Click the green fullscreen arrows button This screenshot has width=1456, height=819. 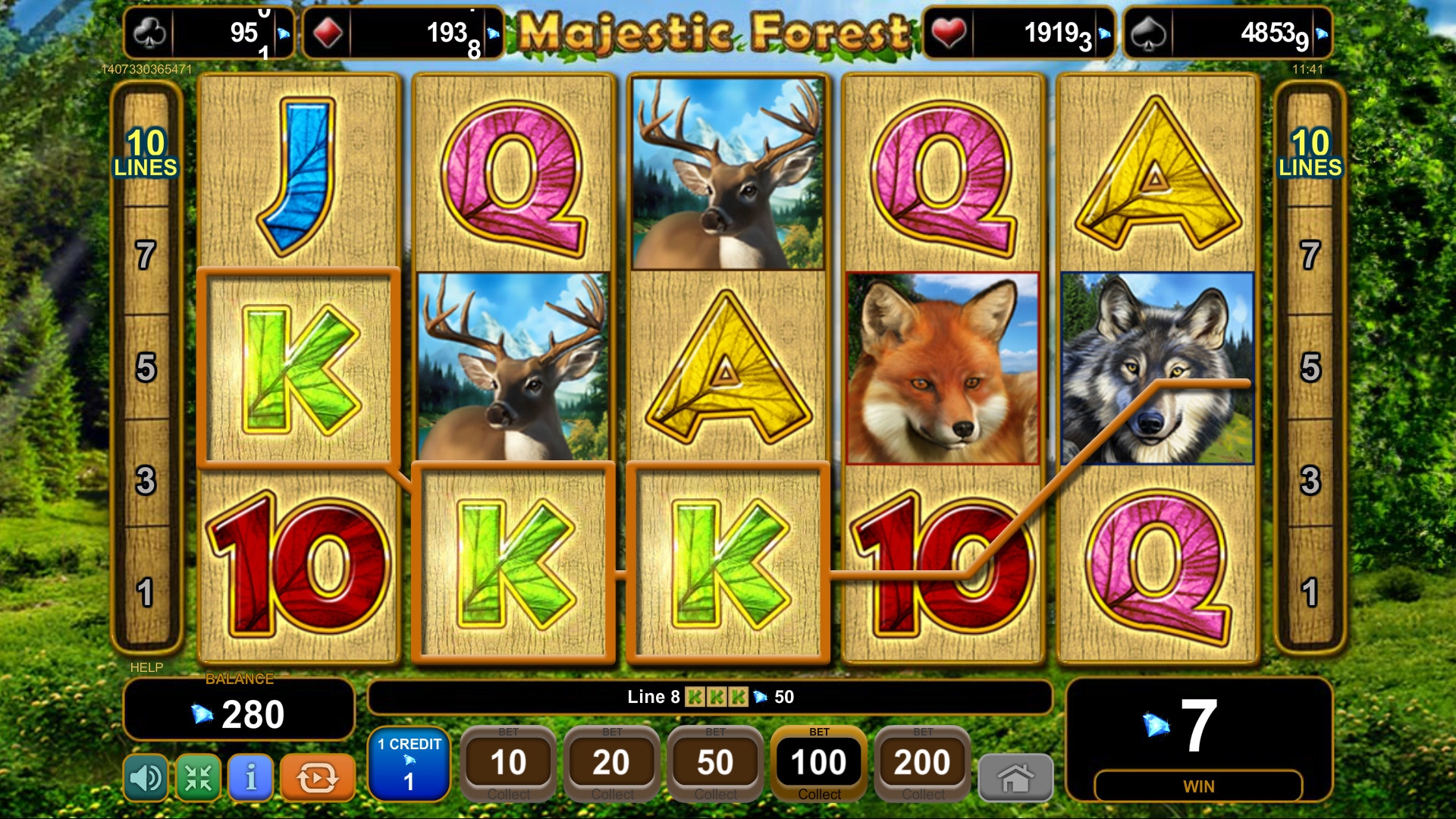198,777
